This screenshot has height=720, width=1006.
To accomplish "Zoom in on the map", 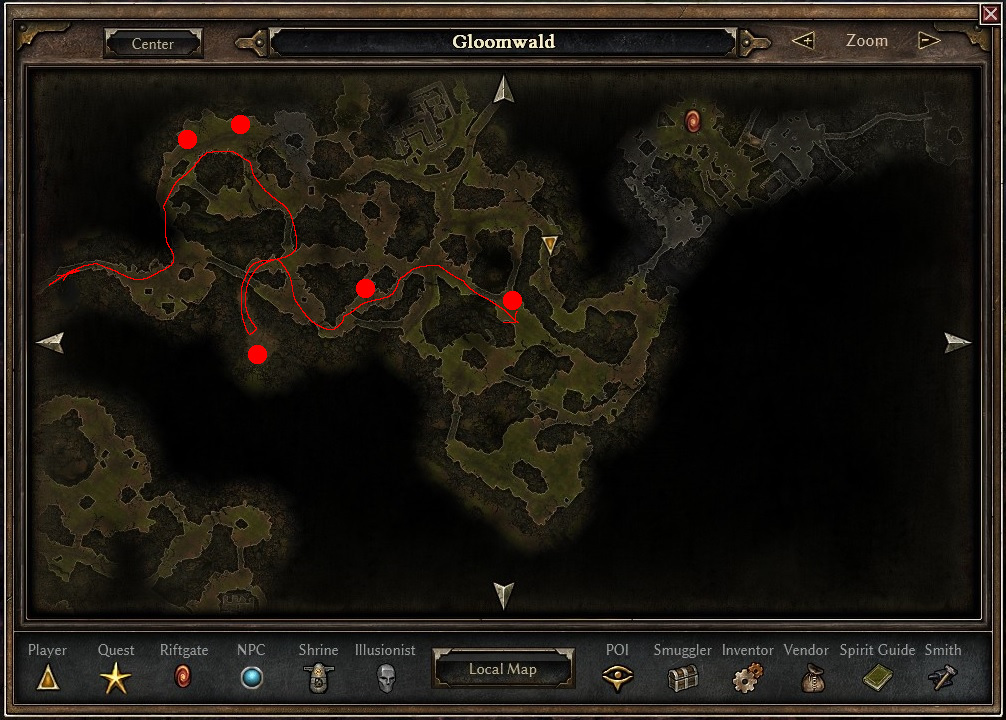I will point(803,41).
